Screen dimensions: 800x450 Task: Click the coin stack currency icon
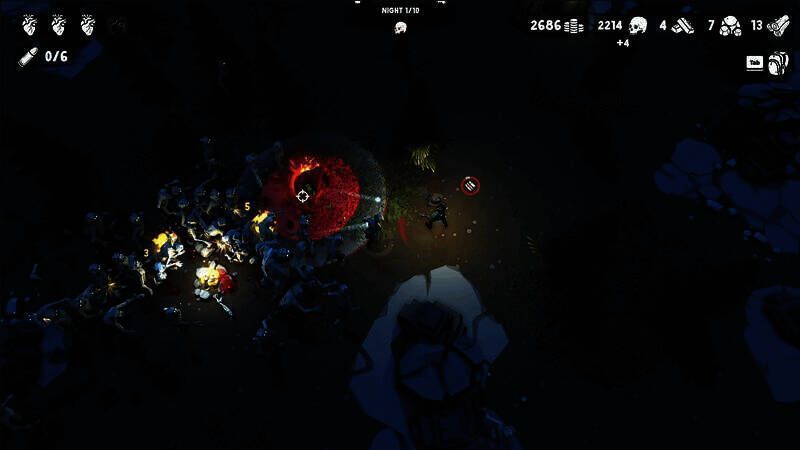(x=574, y=26)
